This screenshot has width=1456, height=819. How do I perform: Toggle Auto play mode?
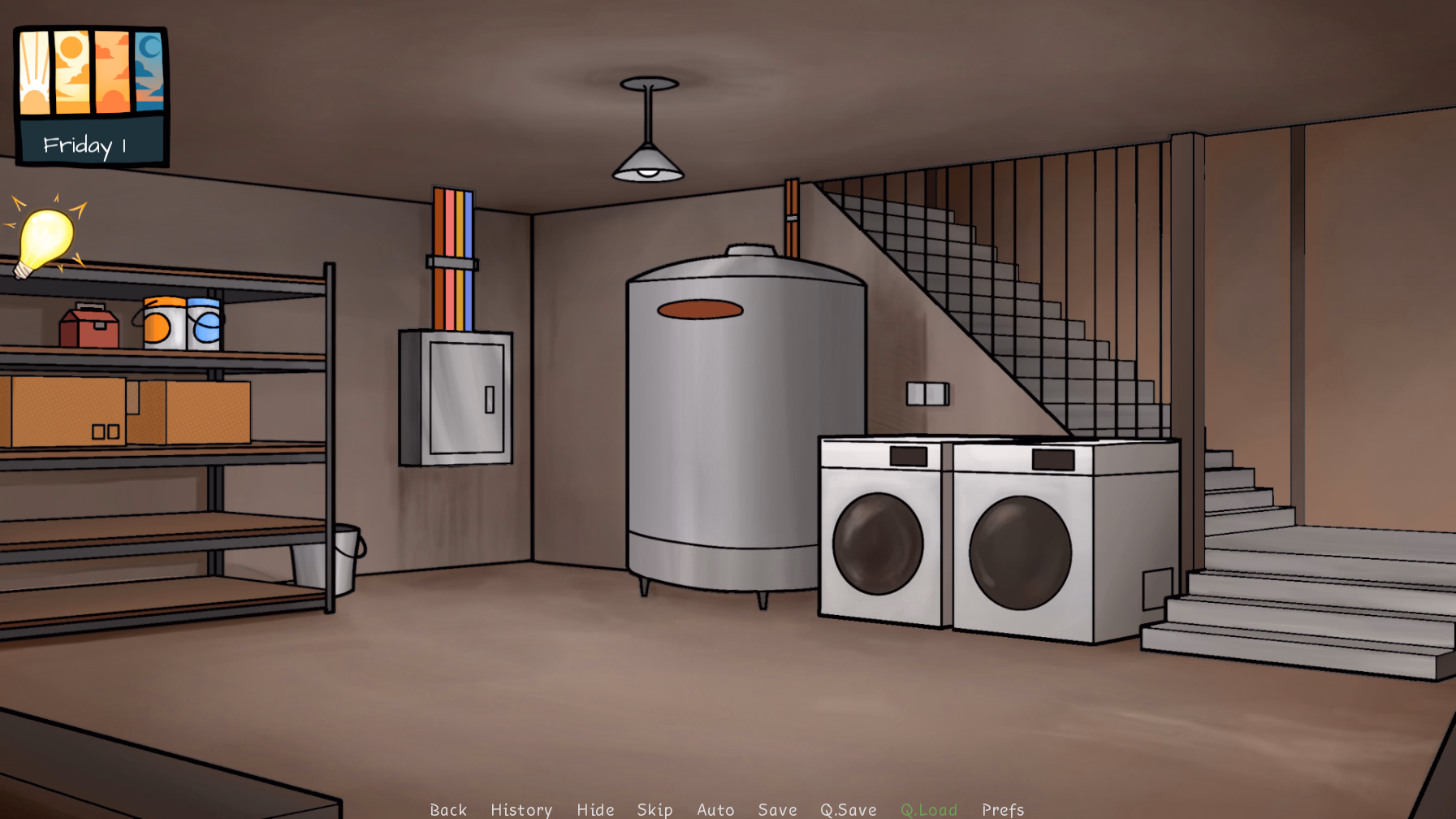(715, 809)
